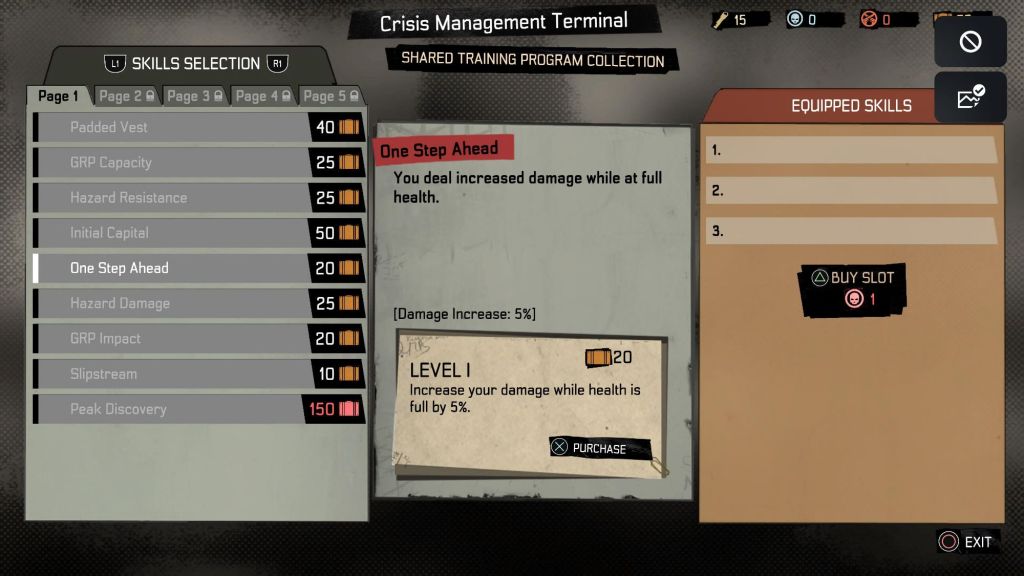Exit the Crisis Management Terminal
Image resolution: width=1024 pixels, height=576 pixels.
point(966,542)
